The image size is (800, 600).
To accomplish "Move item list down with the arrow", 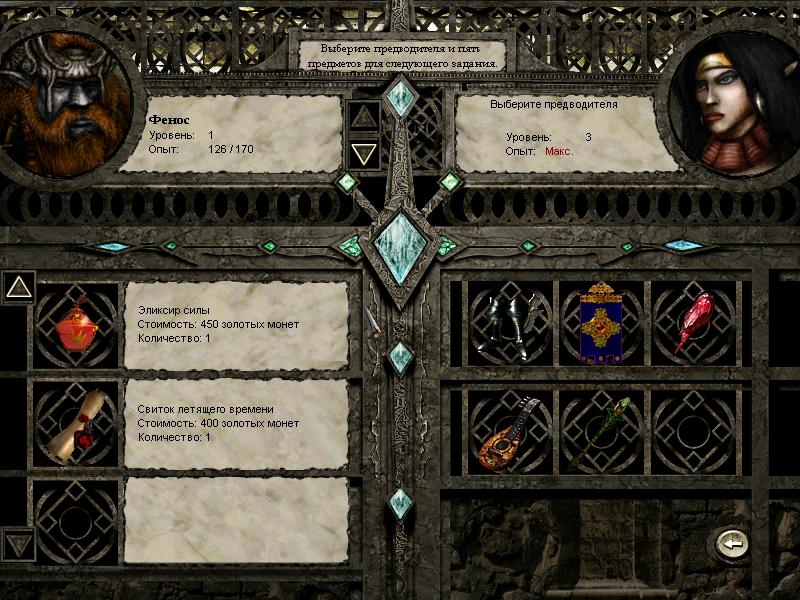I will coord(18,544).
